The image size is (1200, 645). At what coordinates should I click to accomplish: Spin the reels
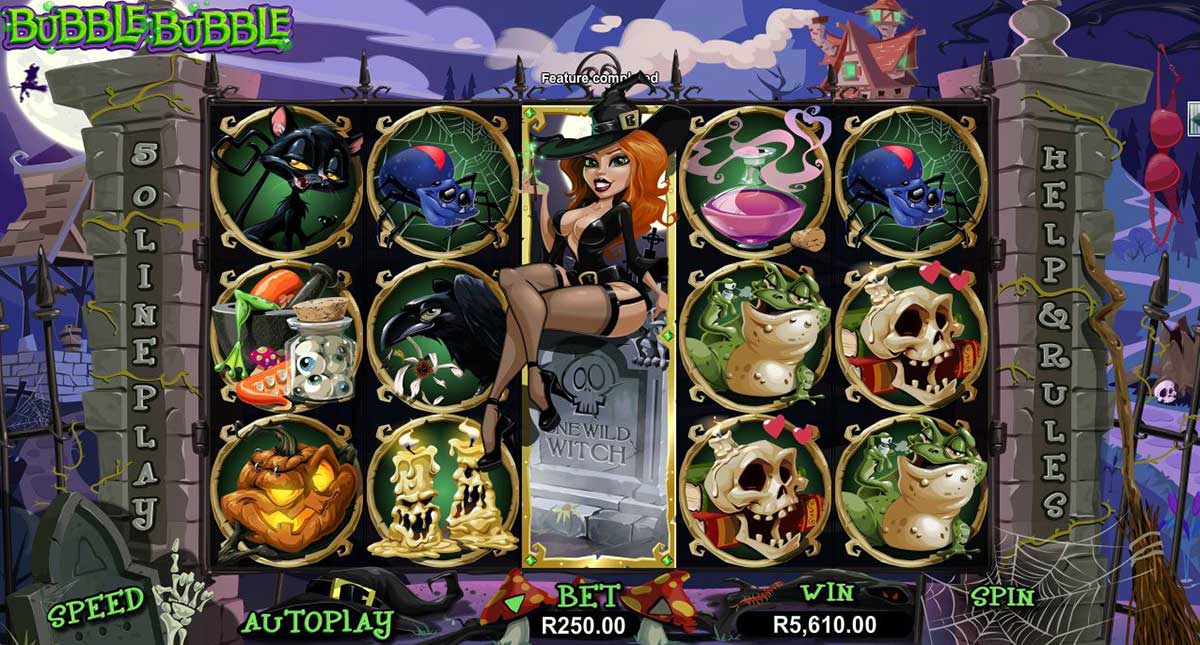(1004, 597)
